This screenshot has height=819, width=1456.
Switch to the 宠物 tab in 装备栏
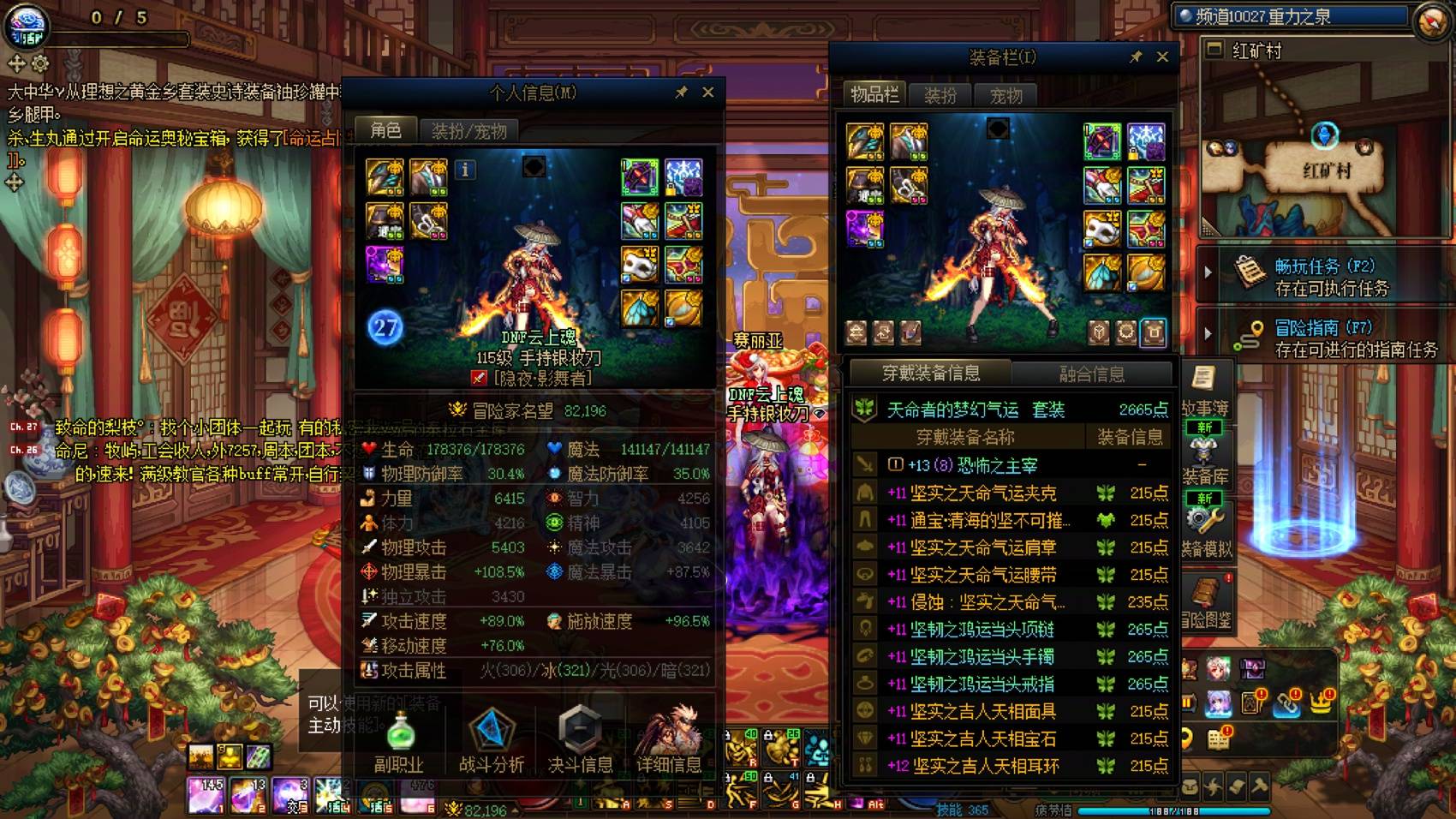1008,95
